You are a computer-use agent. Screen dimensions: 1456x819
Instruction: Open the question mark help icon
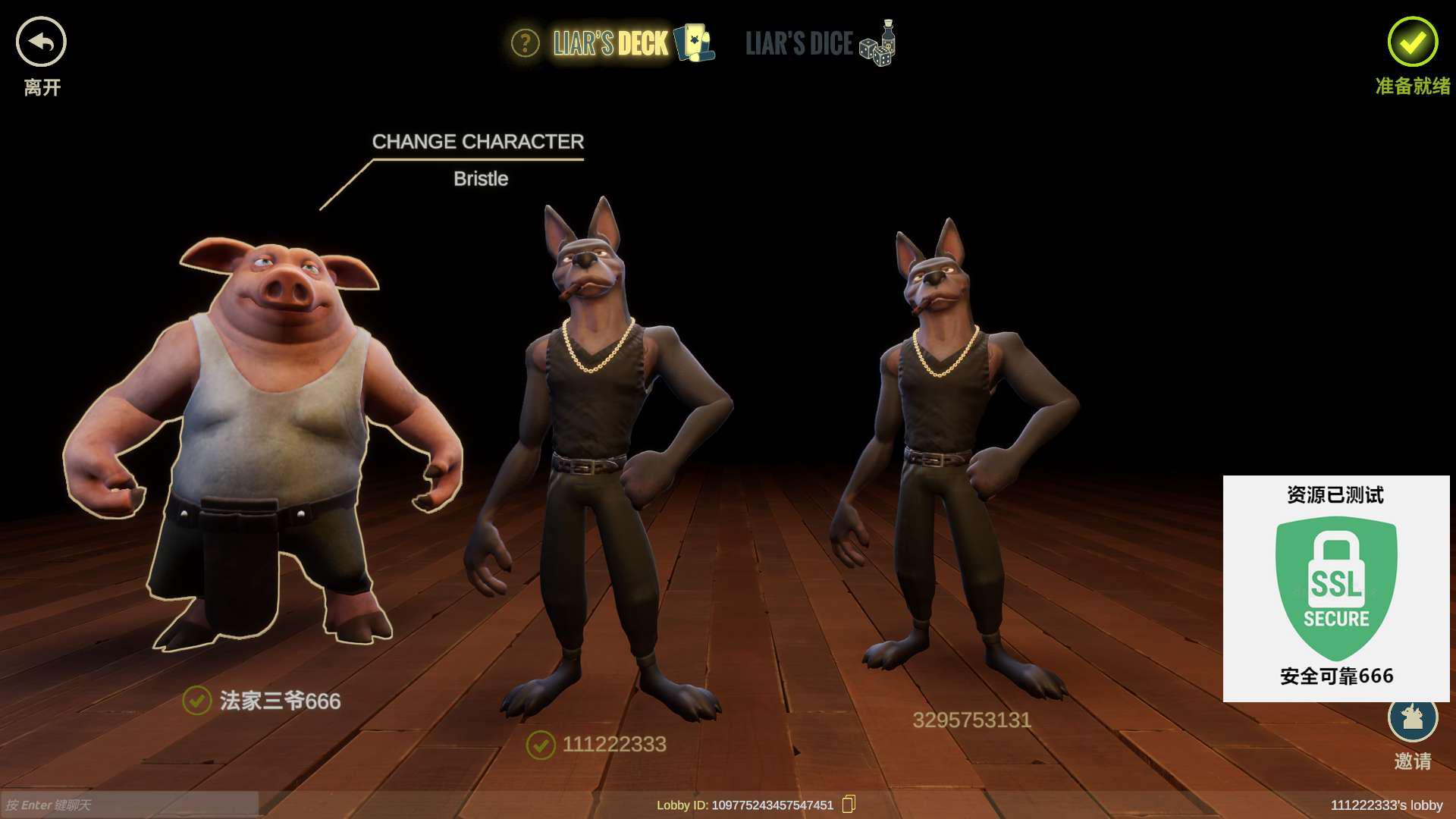[525, 43]
